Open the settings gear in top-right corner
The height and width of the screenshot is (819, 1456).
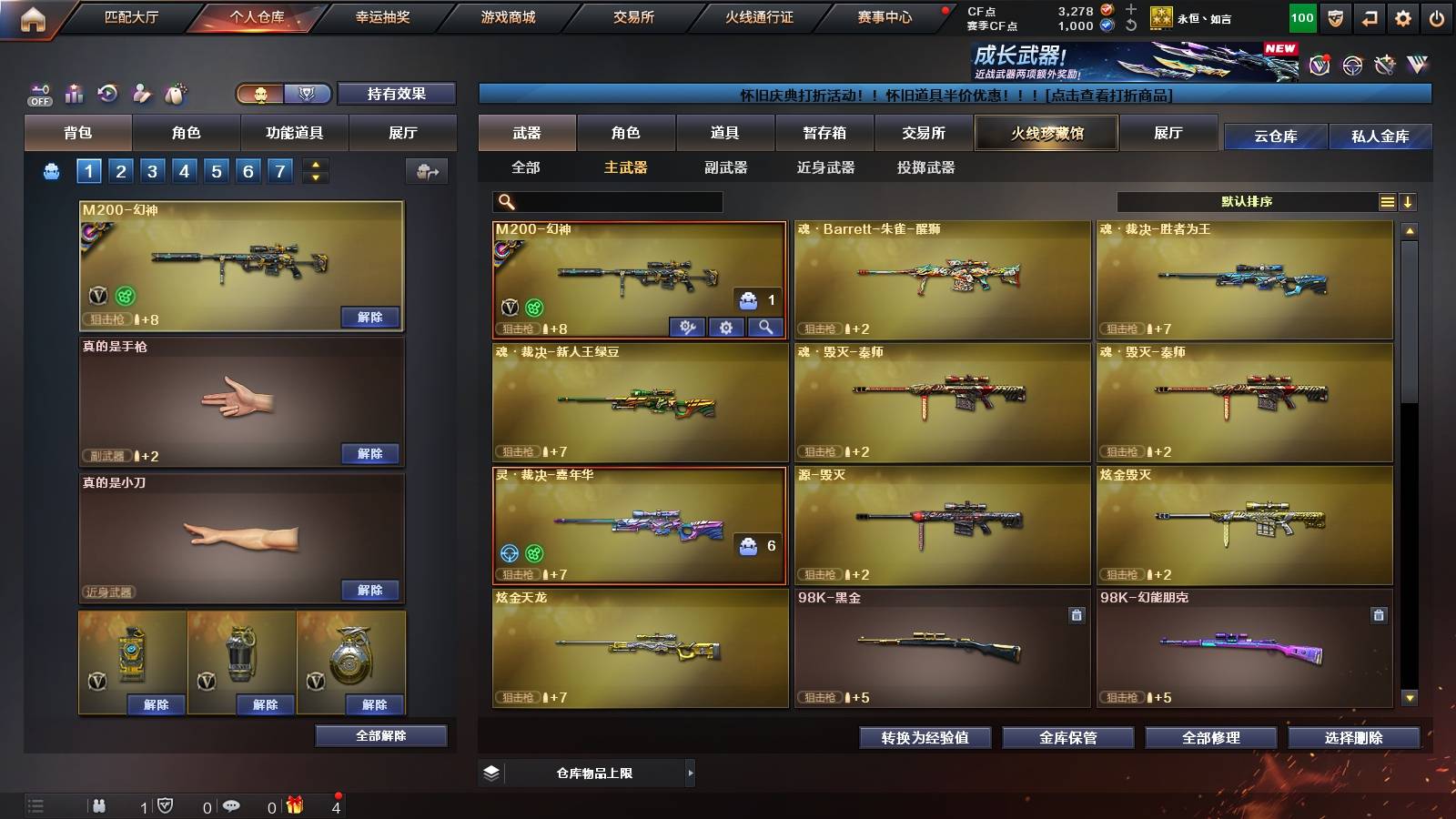[1401, 15]
